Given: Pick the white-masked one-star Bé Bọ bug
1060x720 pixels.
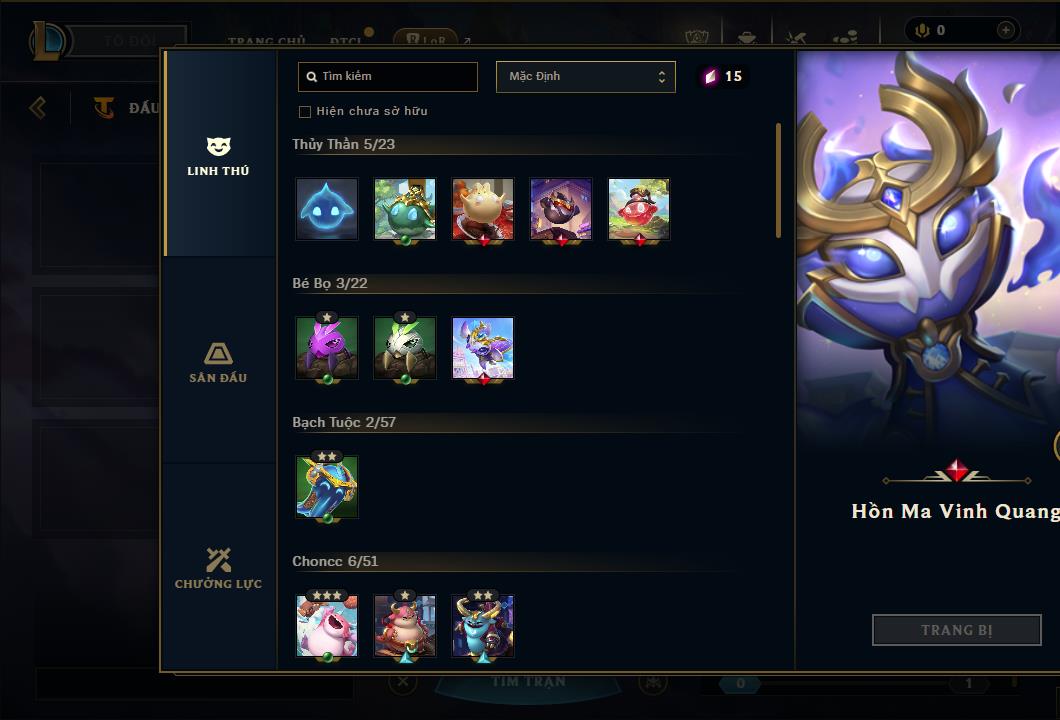Looking at the screenshot, I should click(405, 348).
